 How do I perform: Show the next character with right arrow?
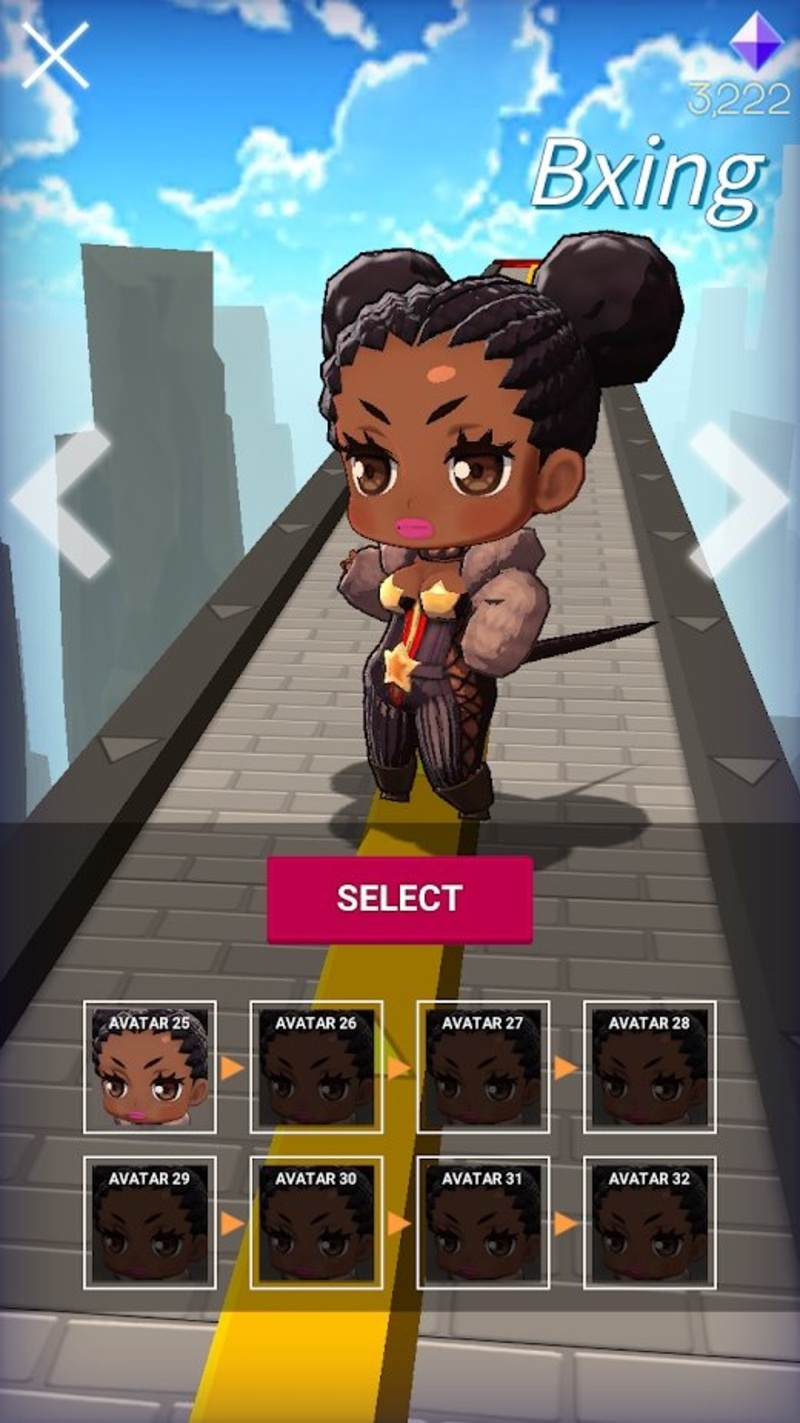point(738,500)
